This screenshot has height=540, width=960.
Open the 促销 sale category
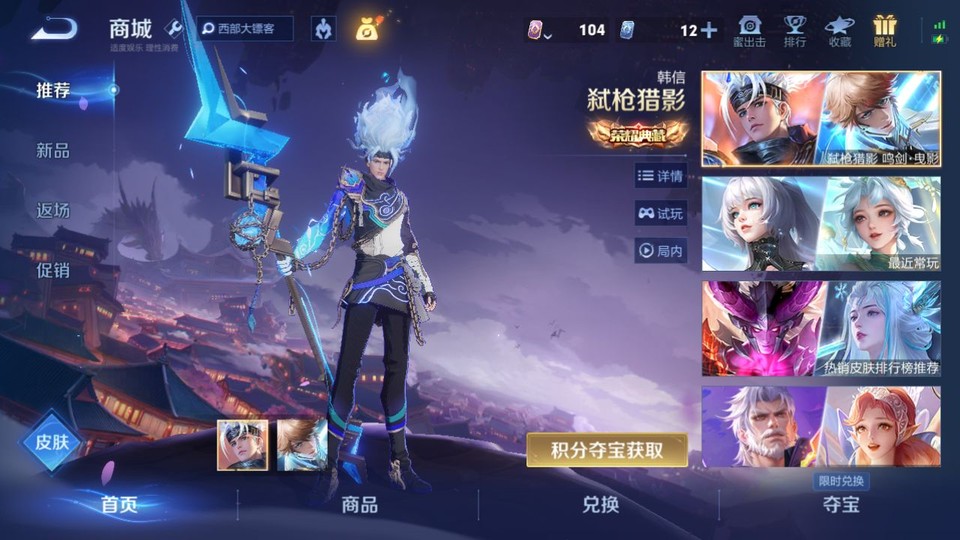click(x=53, y=270)
